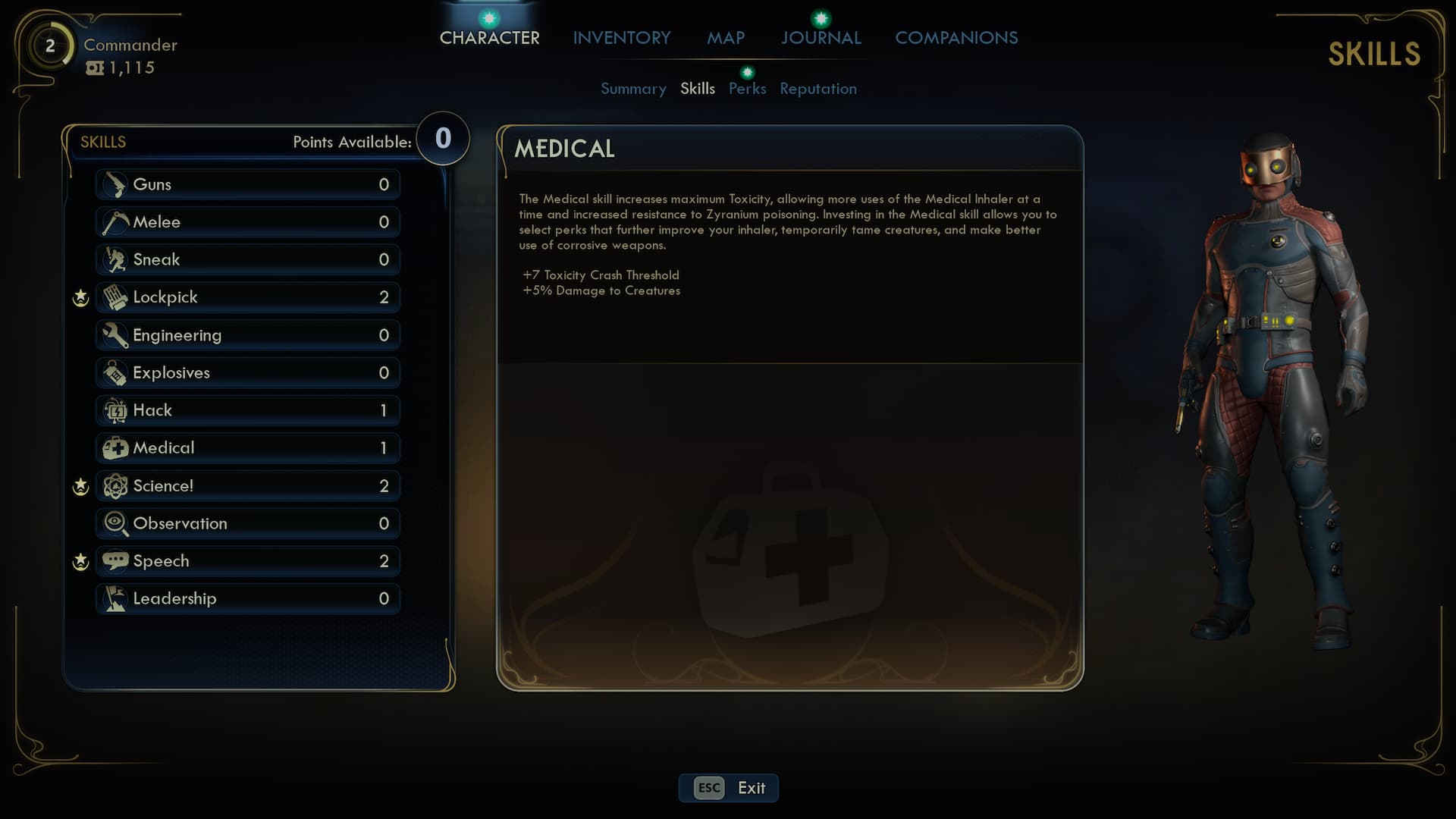Select the Observation skill

(247, 523)
